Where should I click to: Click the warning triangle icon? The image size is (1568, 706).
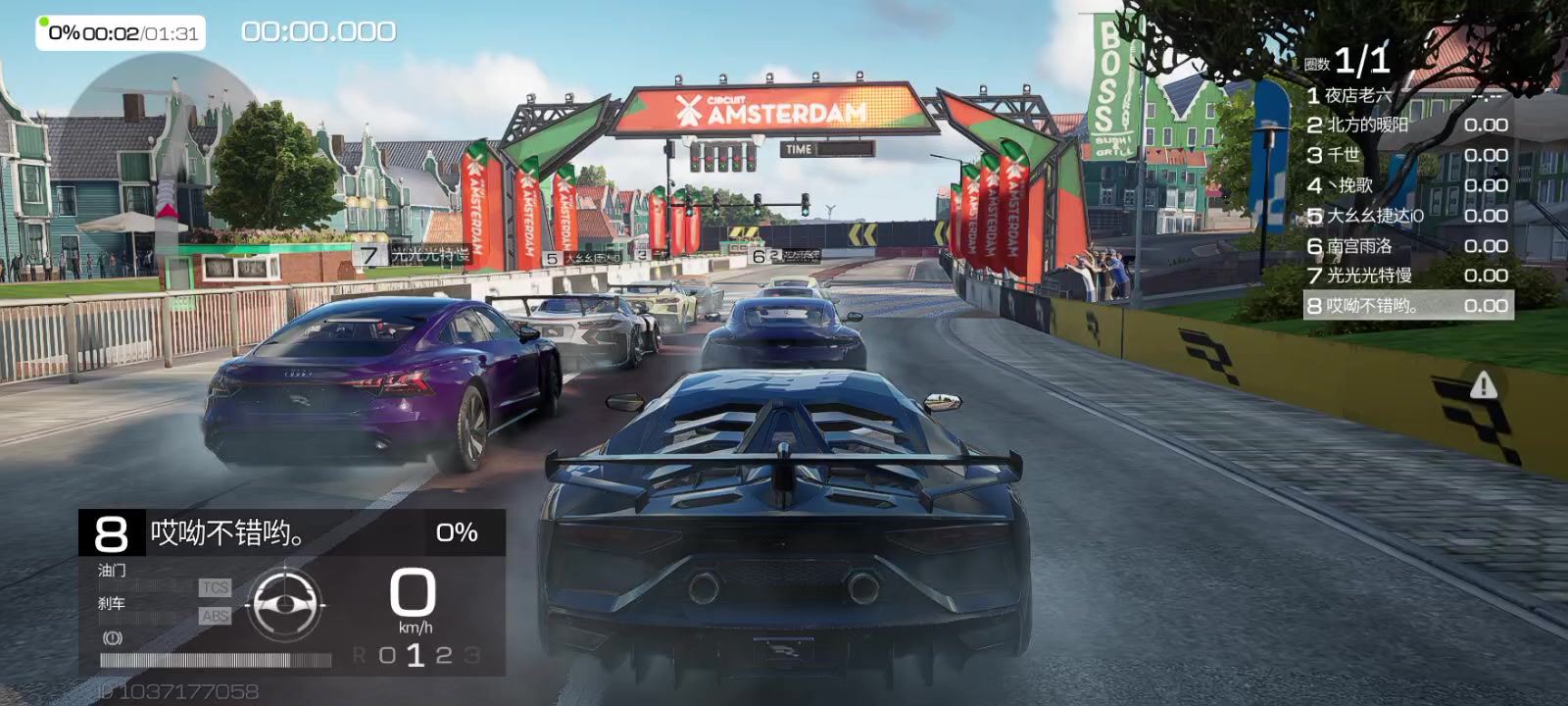(1483, 385)
